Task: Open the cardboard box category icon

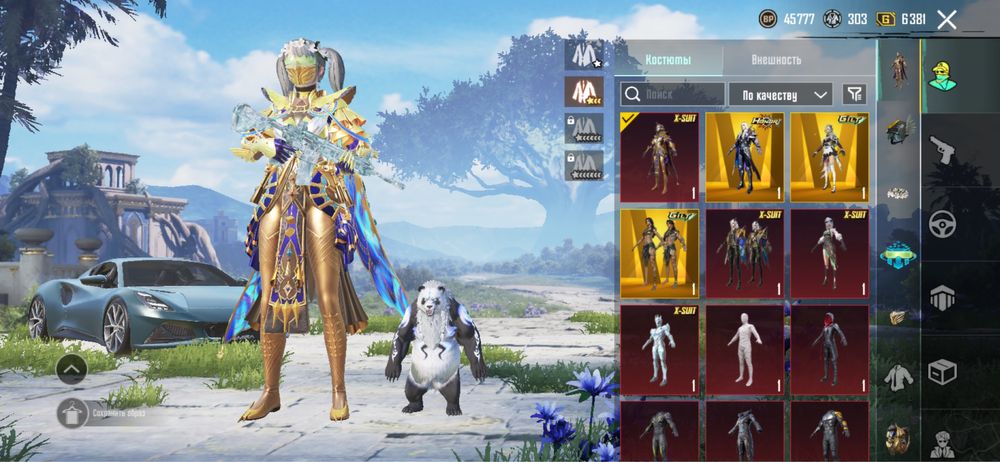Action: click(x=942, y=371)
